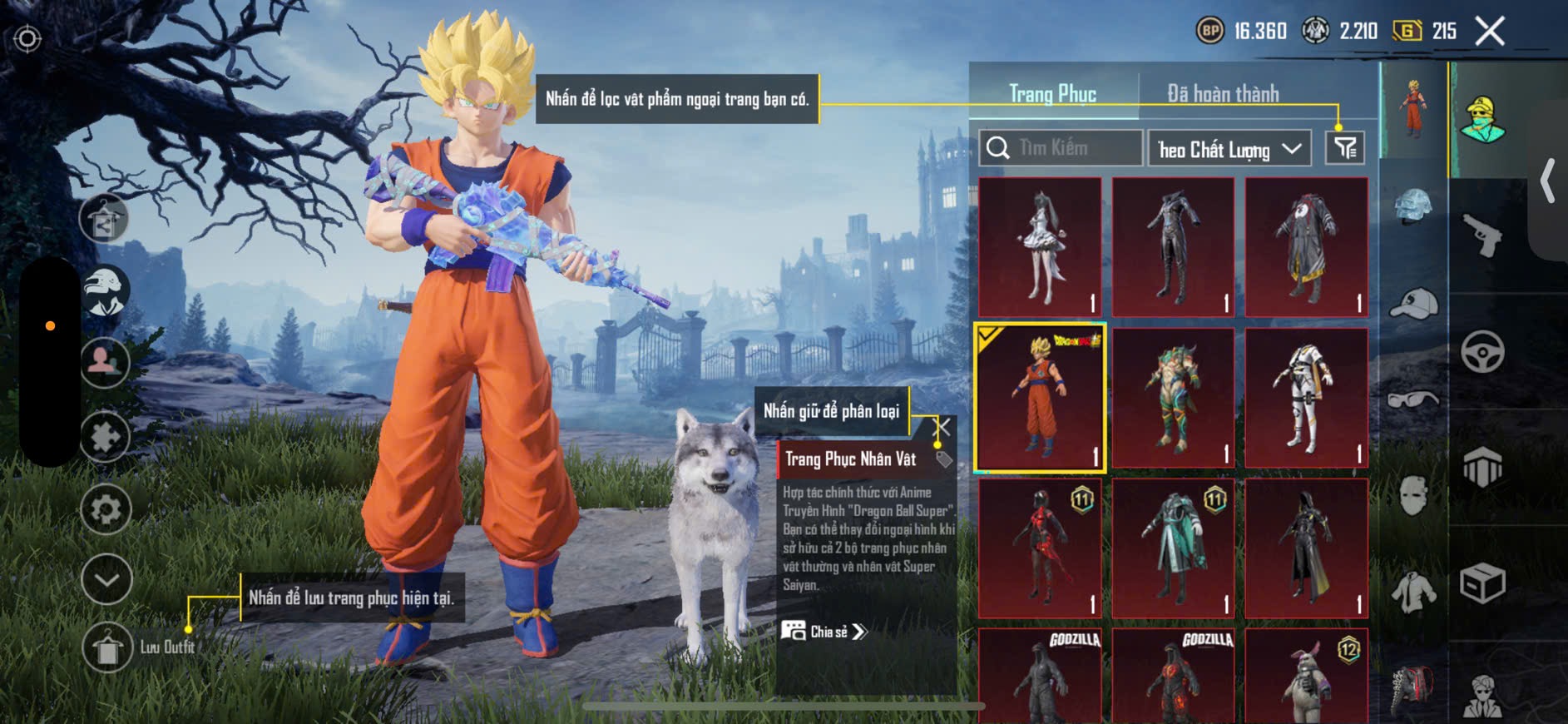Image resolution: width=1568 pixels, height=724 pixels.
Task: Open the helmet category
Action: coord(1413,208)
